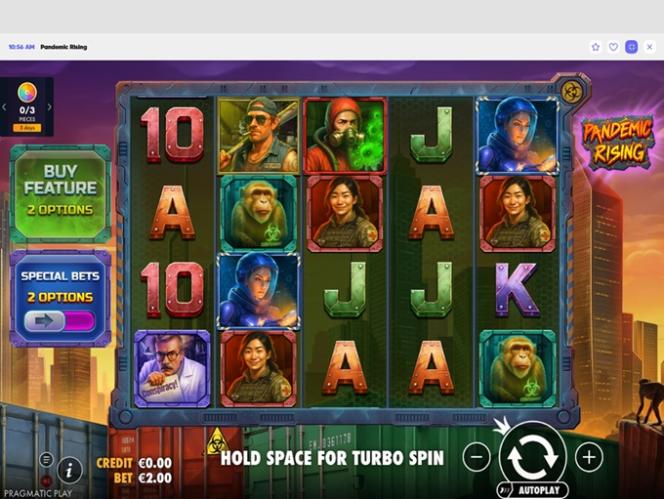The image size is (664, 499).
Task: Increase the bet with the plus button
Action: [589, 457]
